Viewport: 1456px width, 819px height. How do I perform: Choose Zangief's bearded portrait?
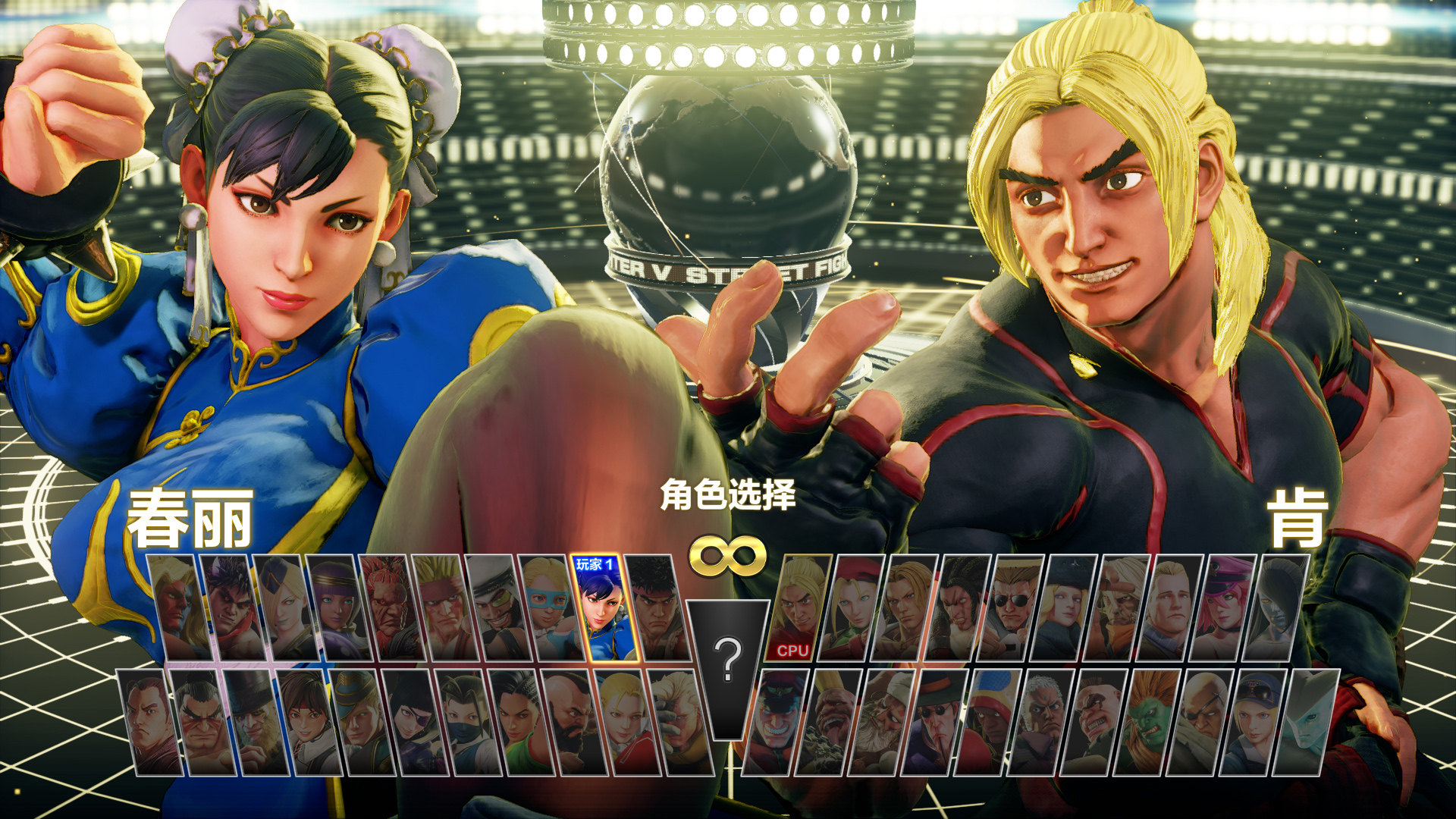573,723
